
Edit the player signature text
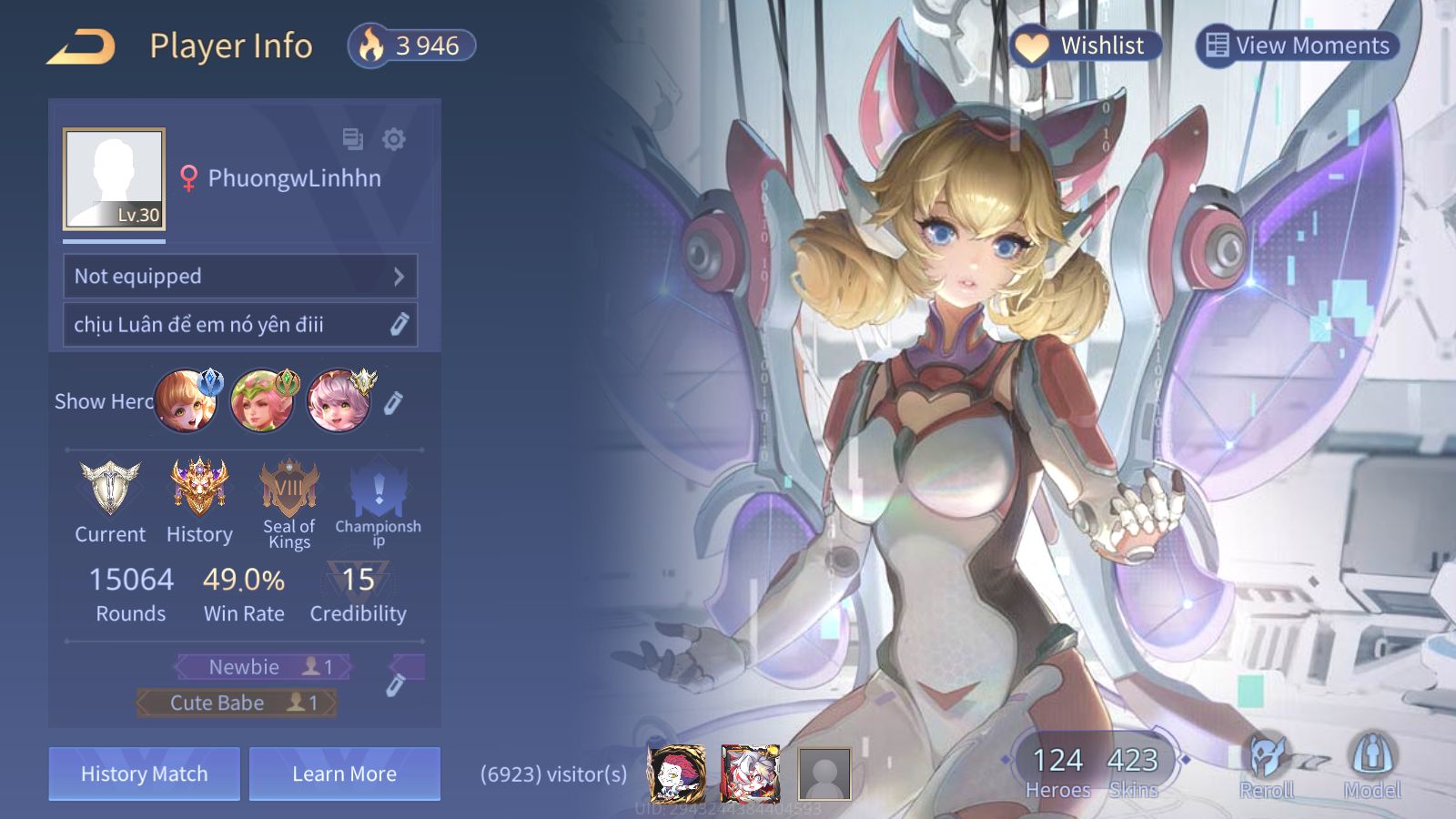[x=399, y=325]
